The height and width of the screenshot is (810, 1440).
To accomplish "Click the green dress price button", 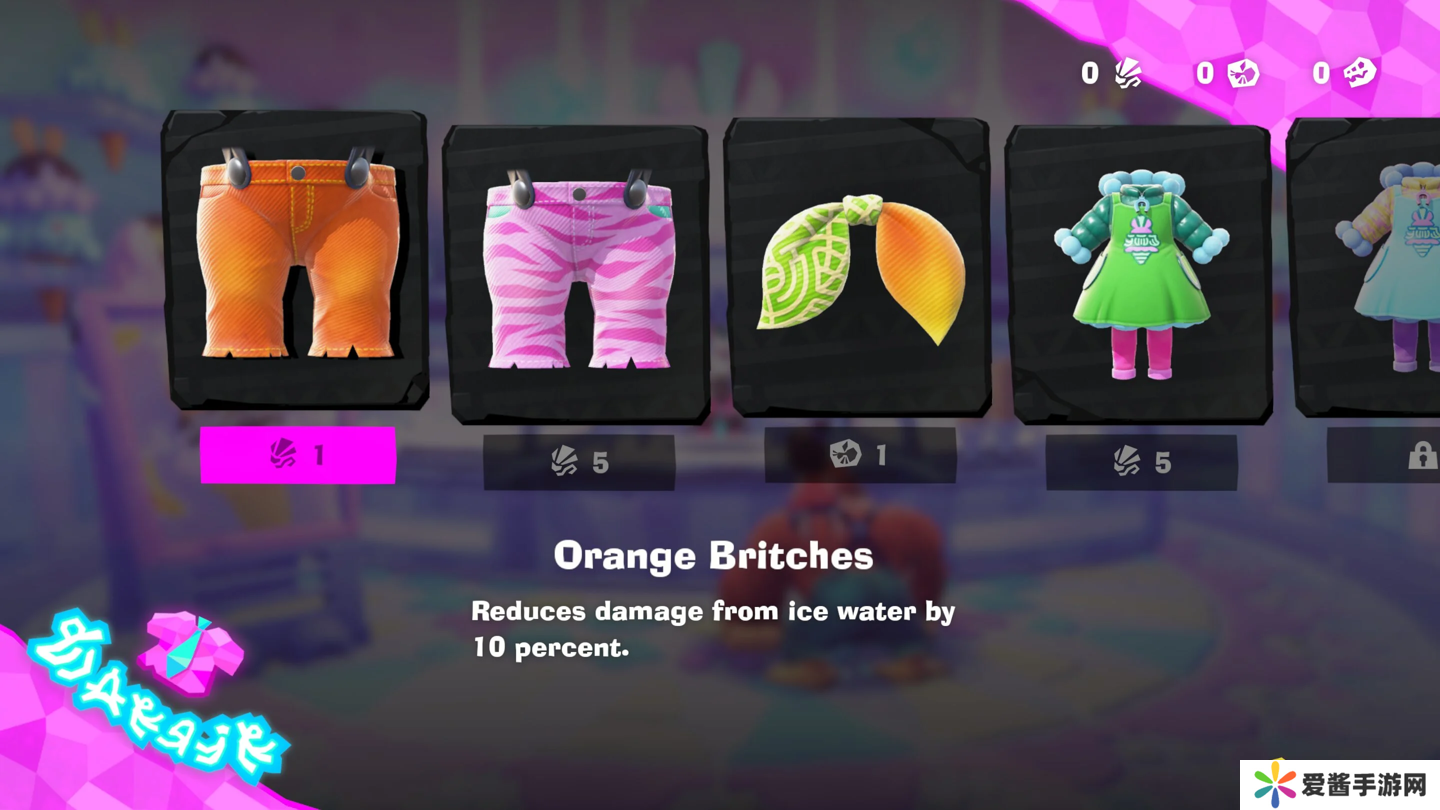I will (1141, 462).
